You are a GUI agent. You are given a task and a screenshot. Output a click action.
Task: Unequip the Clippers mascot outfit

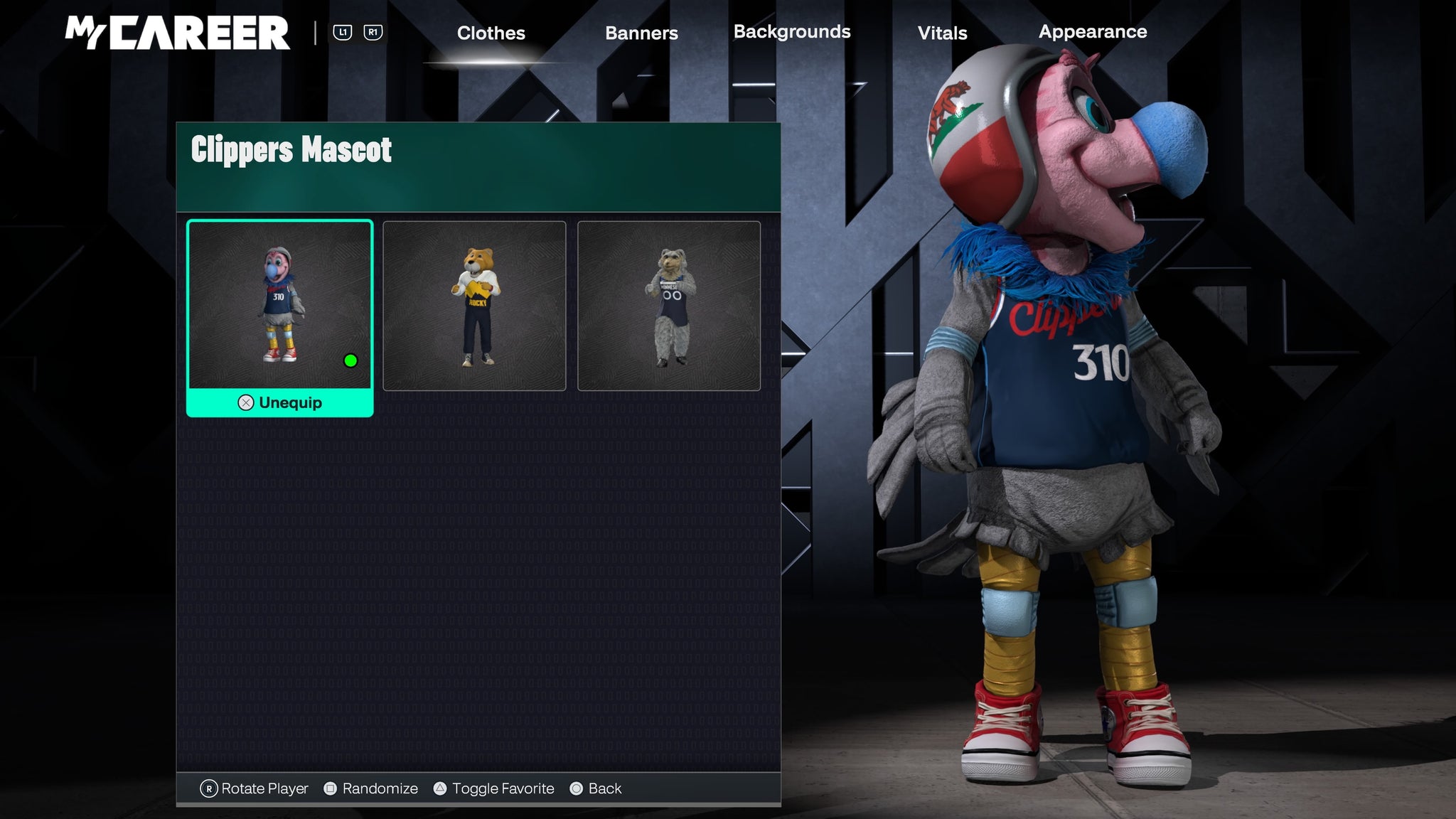click(280, 402)
